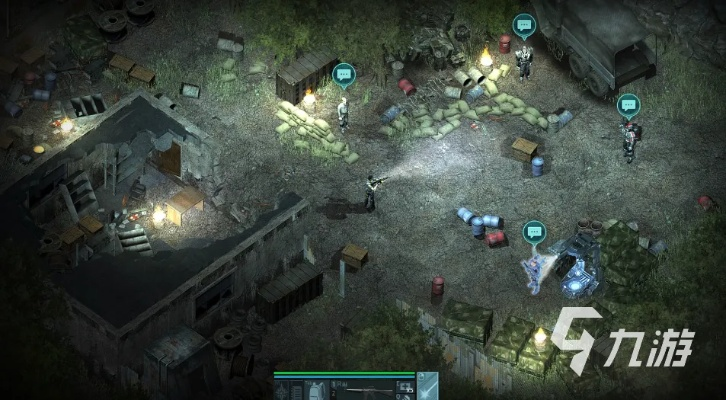
Task: Use the medkit quick slot
Action: point(404,387)
